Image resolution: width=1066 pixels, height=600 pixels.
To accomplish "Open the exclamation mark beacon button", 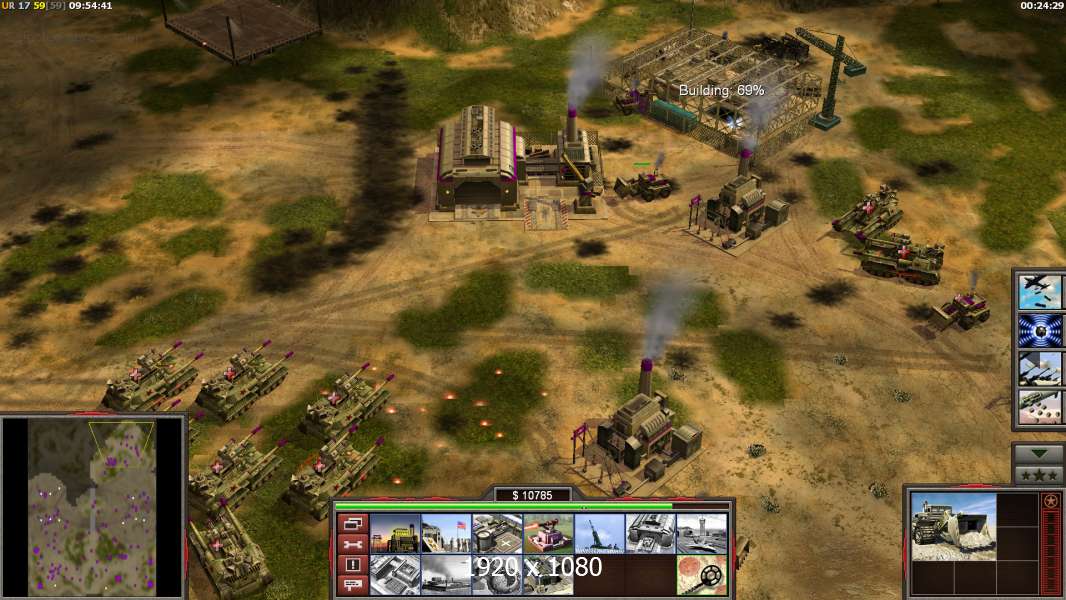I will 352,565.
